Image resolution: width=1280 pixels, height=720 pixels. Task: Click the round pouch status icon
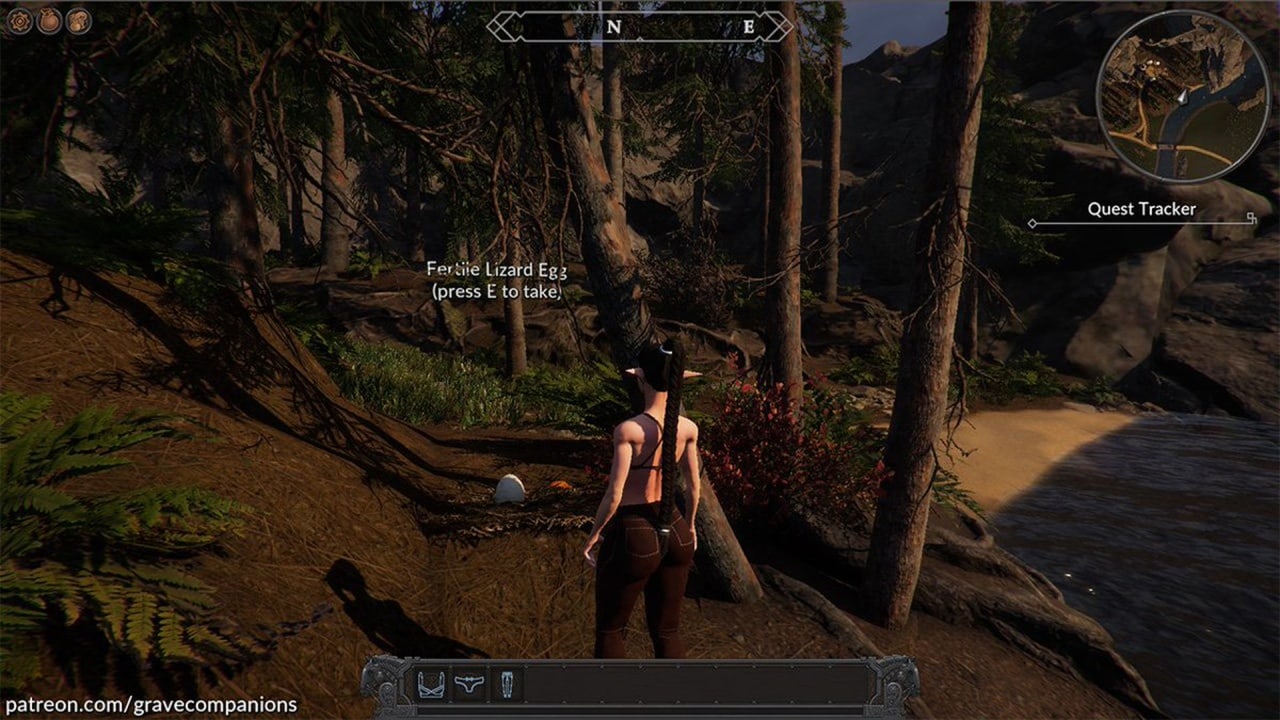click(49, 21)
